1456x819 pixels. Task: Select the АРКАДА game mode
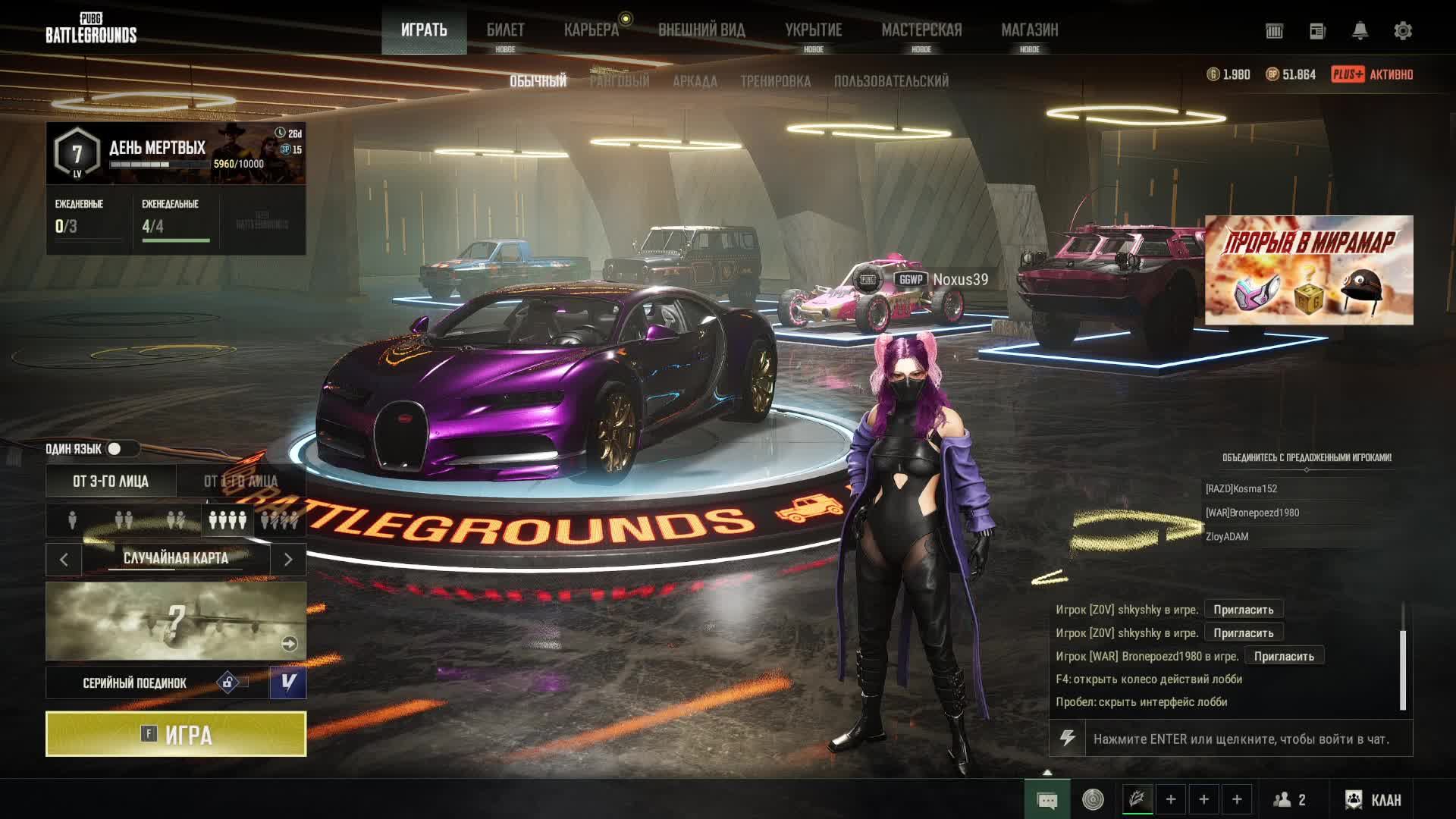coord(695,81)
